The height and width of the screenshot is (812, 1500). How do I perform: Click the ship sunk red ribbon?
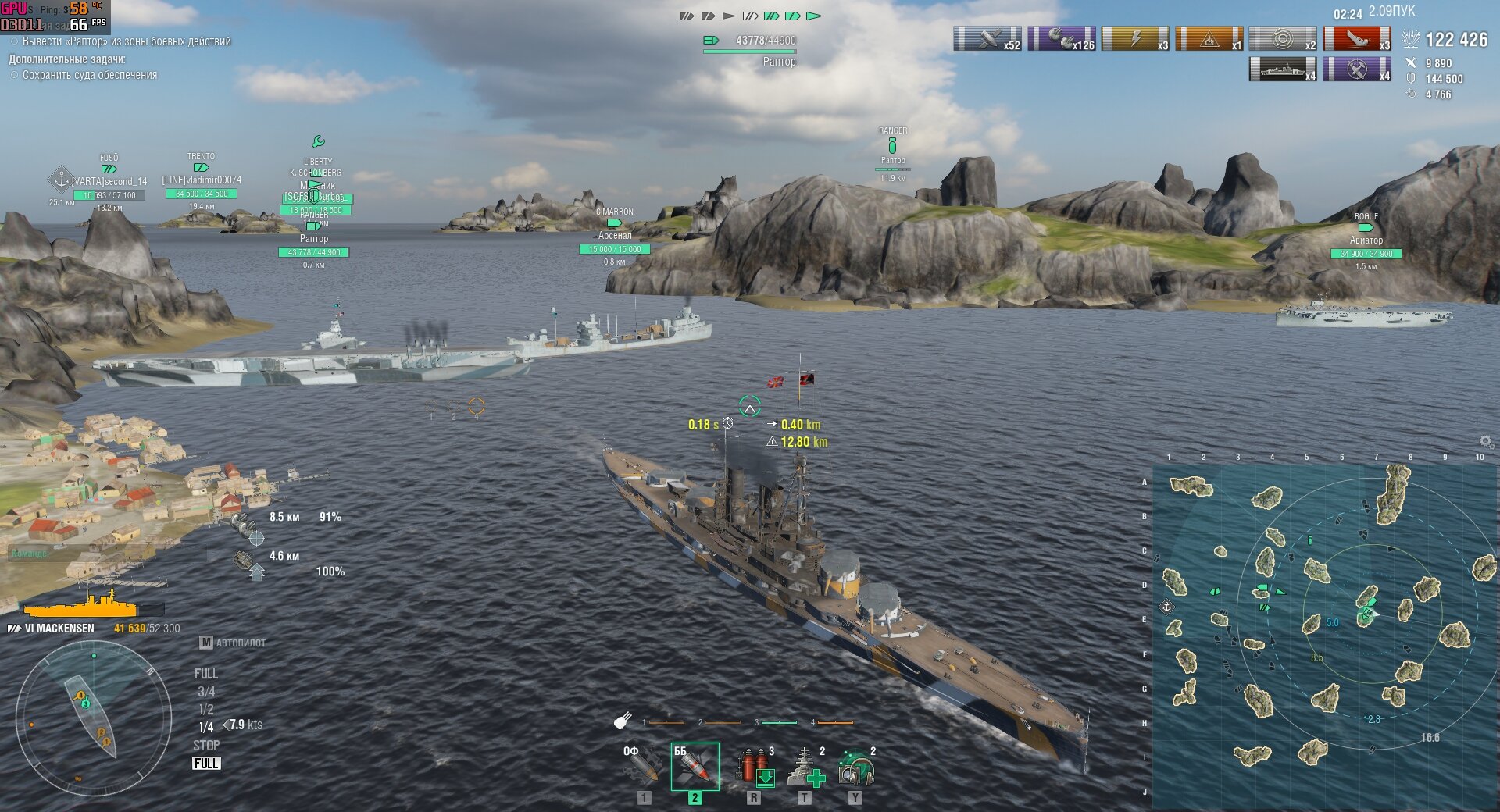(x=1357, y=38)
